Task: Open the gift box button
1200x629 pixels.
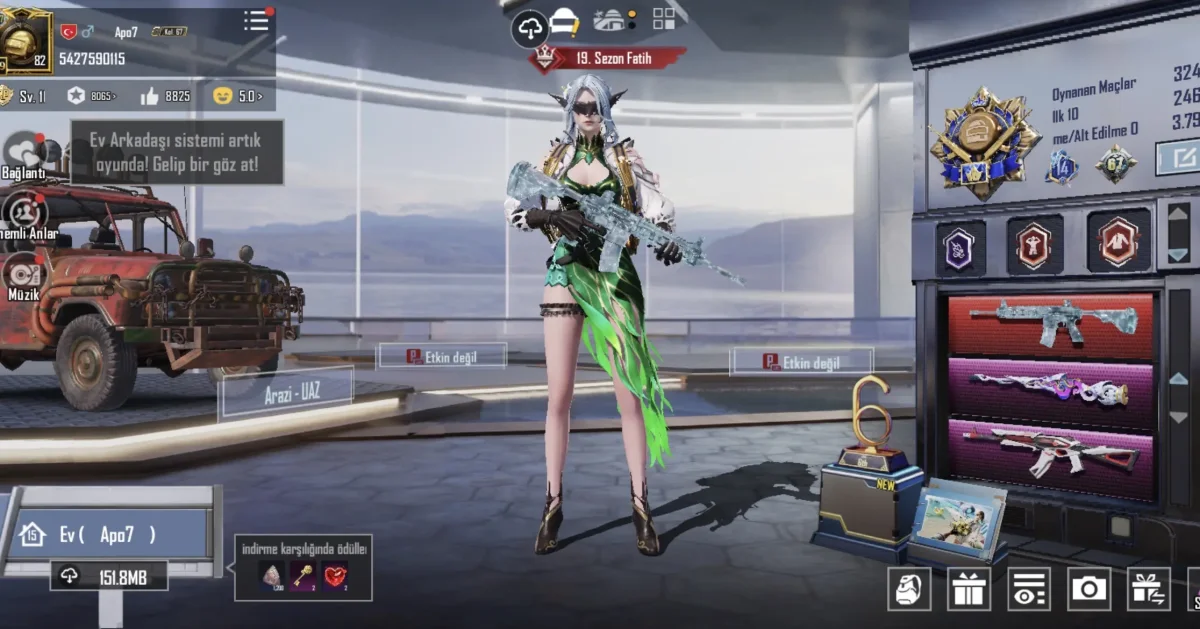Action: point(968,589)
